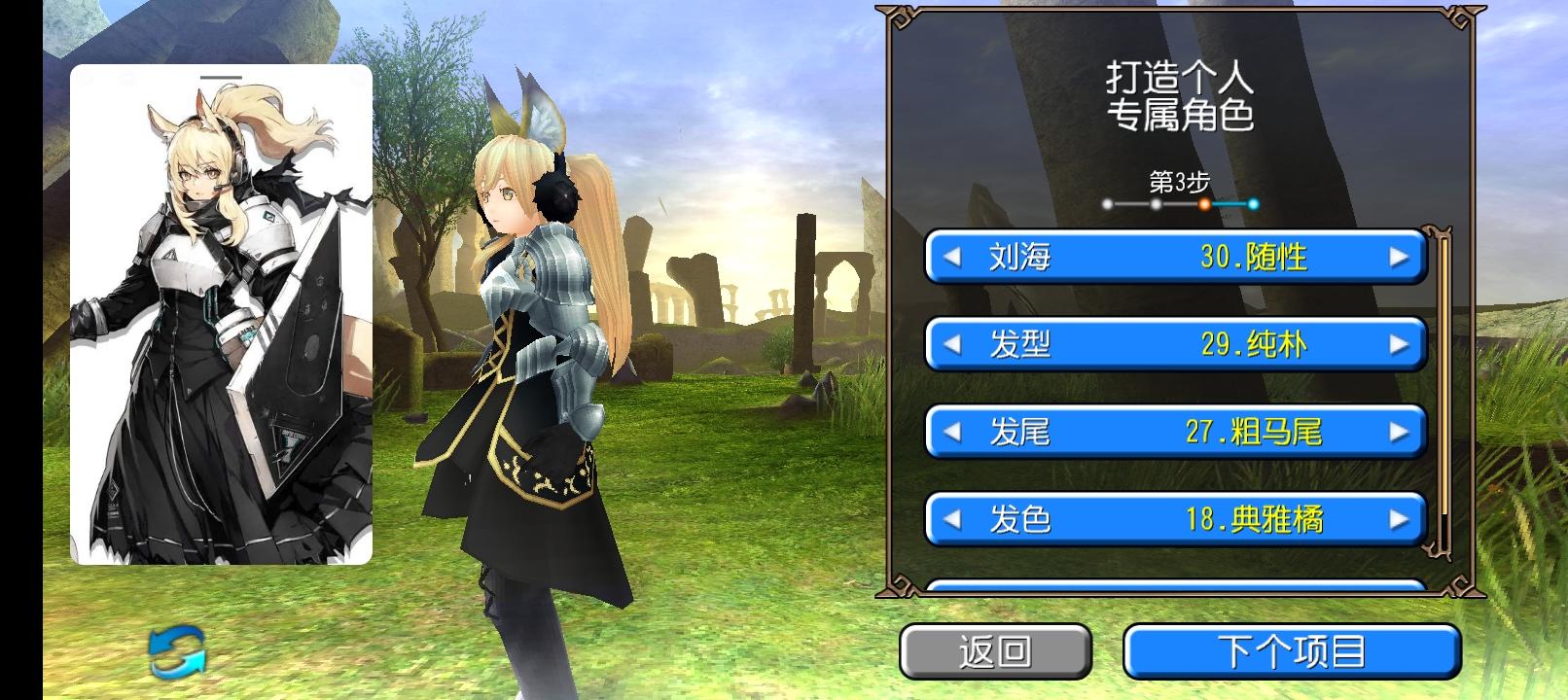The height and width of the screenshot is (700, 1568).
Task: Show next 刘海 bangs style
Action: click(1398, 258)
